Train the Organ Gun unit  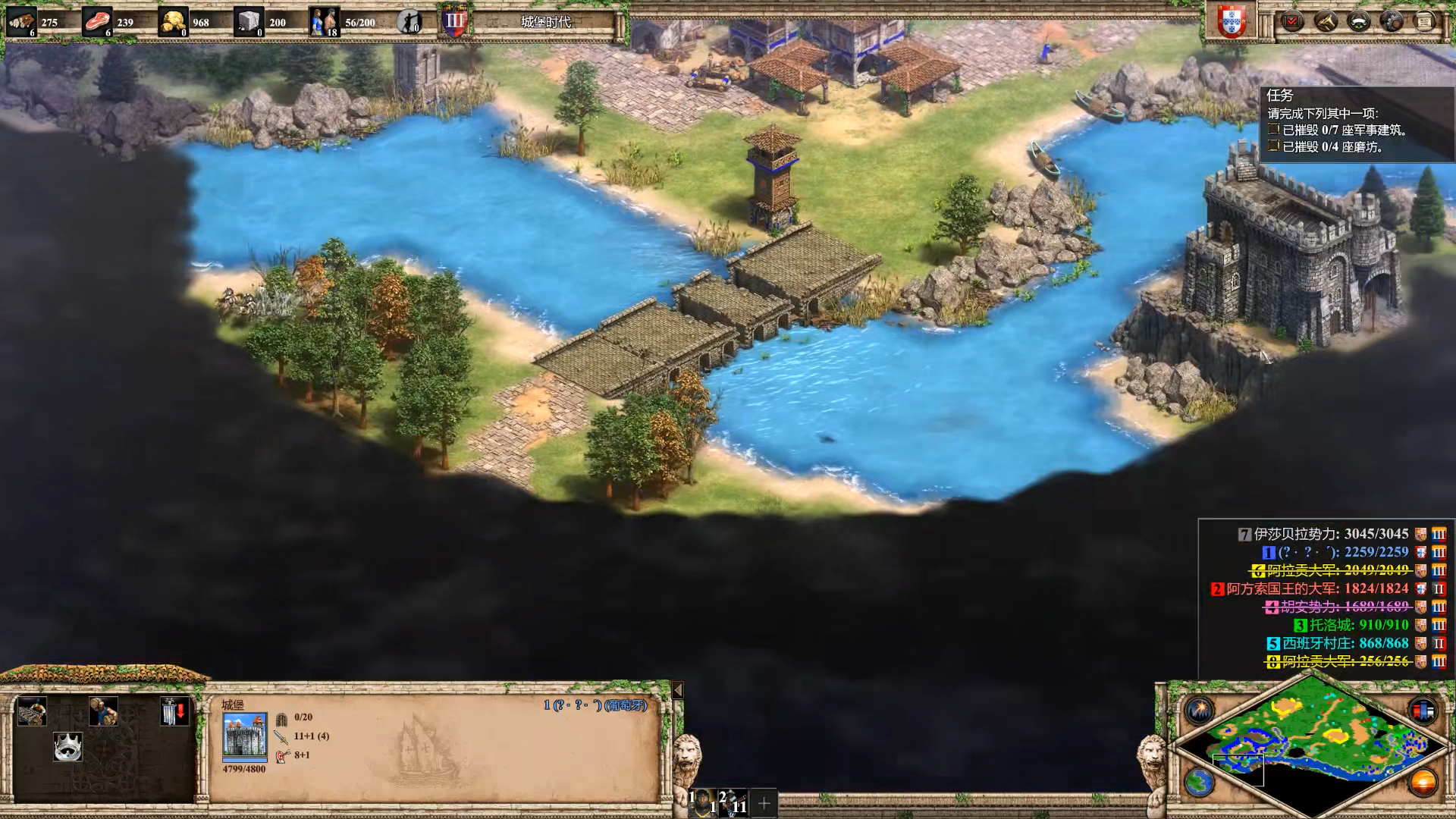32,712
